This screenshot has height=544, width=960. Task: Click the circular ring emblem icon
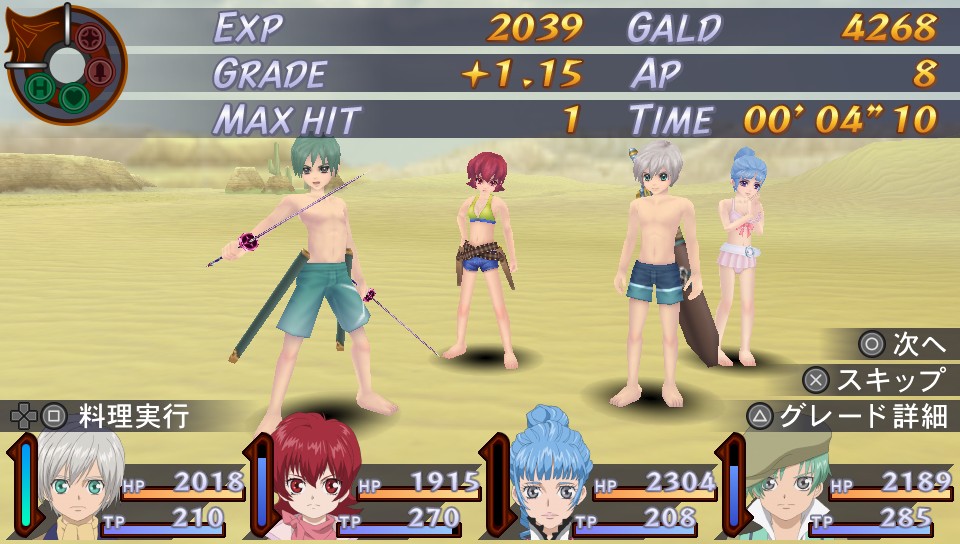pos(66,64)
